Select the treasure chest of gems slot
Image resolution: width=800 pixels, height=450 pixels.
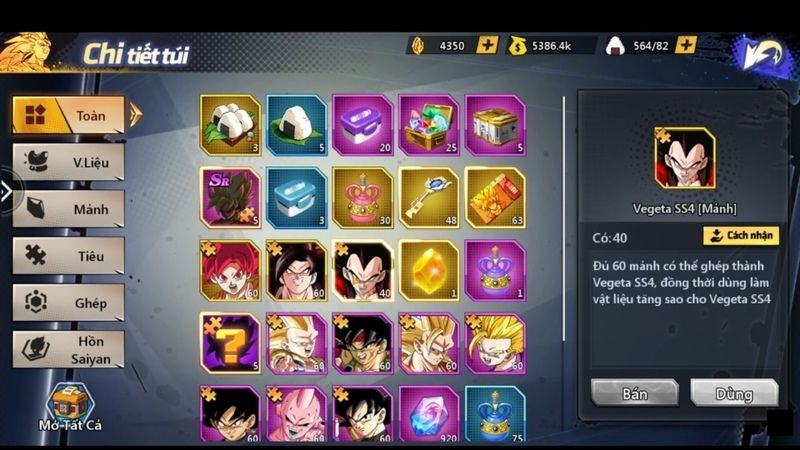coord(428,125)
